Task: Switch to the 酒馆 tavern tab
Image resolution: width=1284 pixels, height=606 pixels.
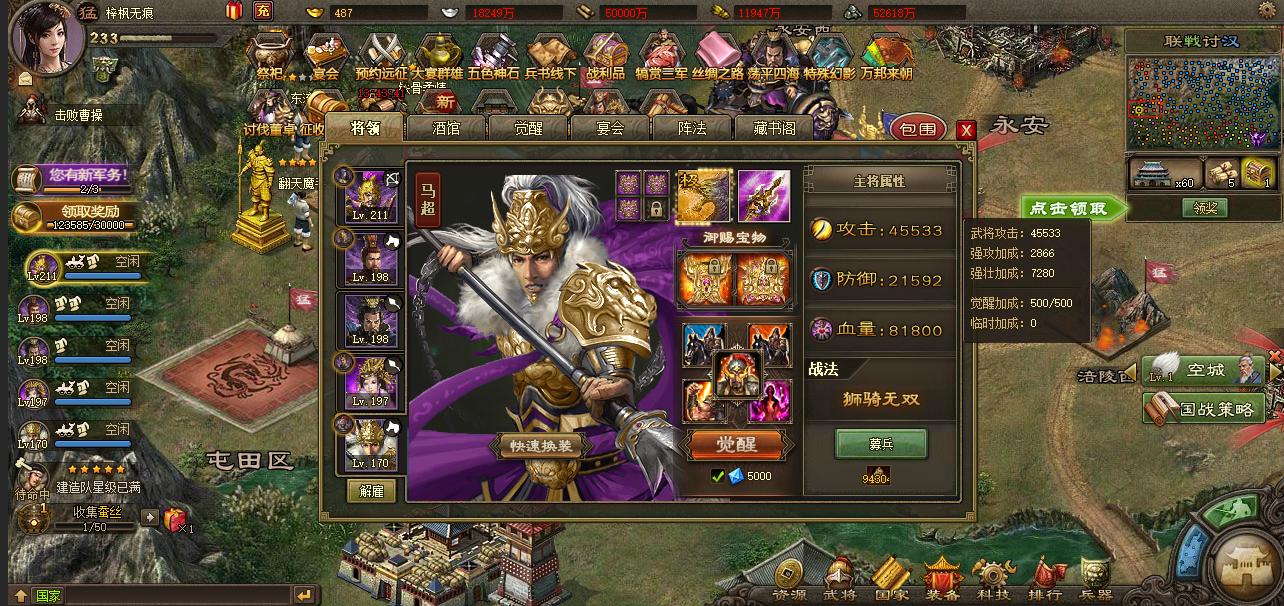Action: [445, 128]
